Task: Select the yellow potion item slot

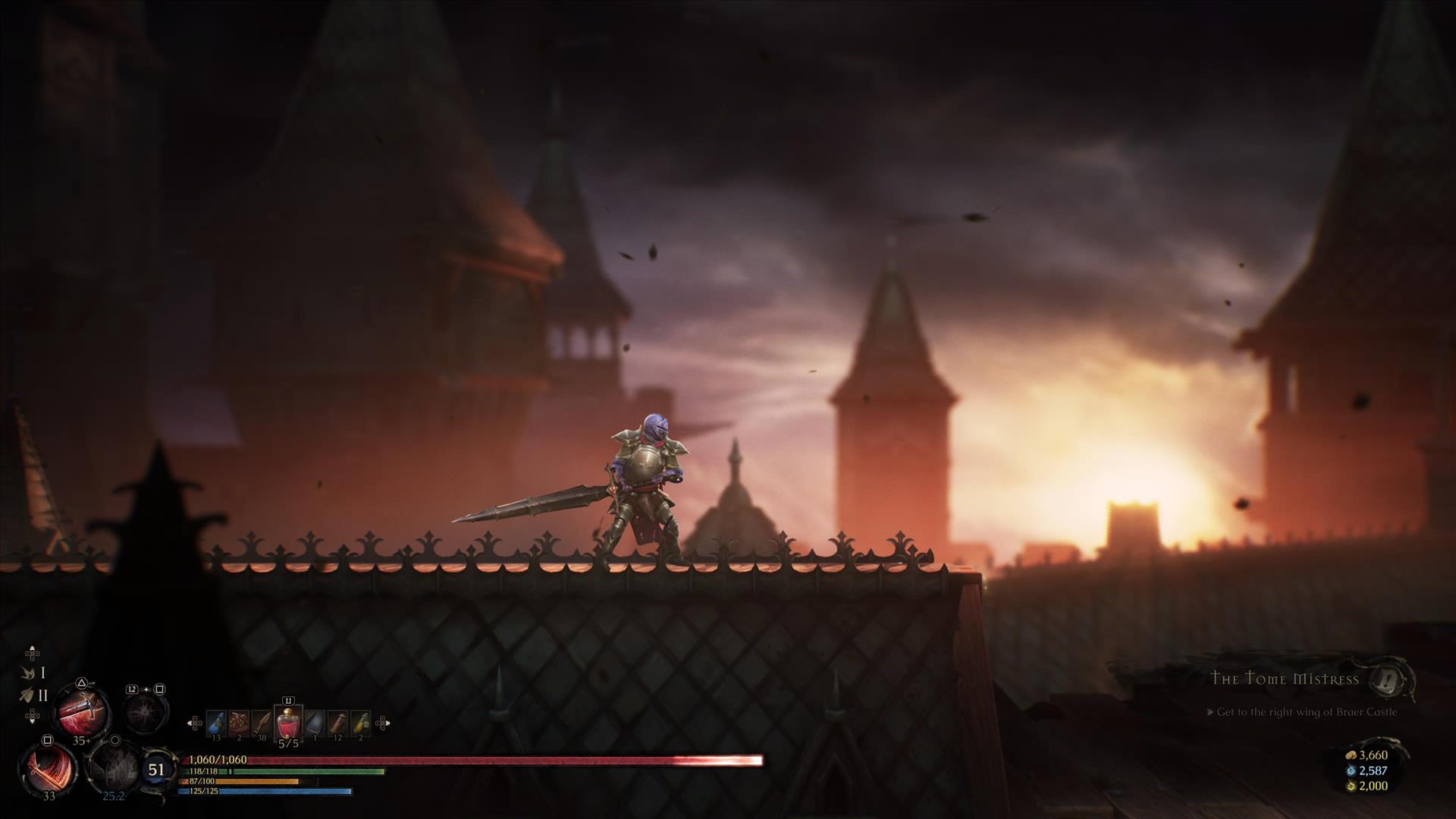Action: (x=361, y=723)
